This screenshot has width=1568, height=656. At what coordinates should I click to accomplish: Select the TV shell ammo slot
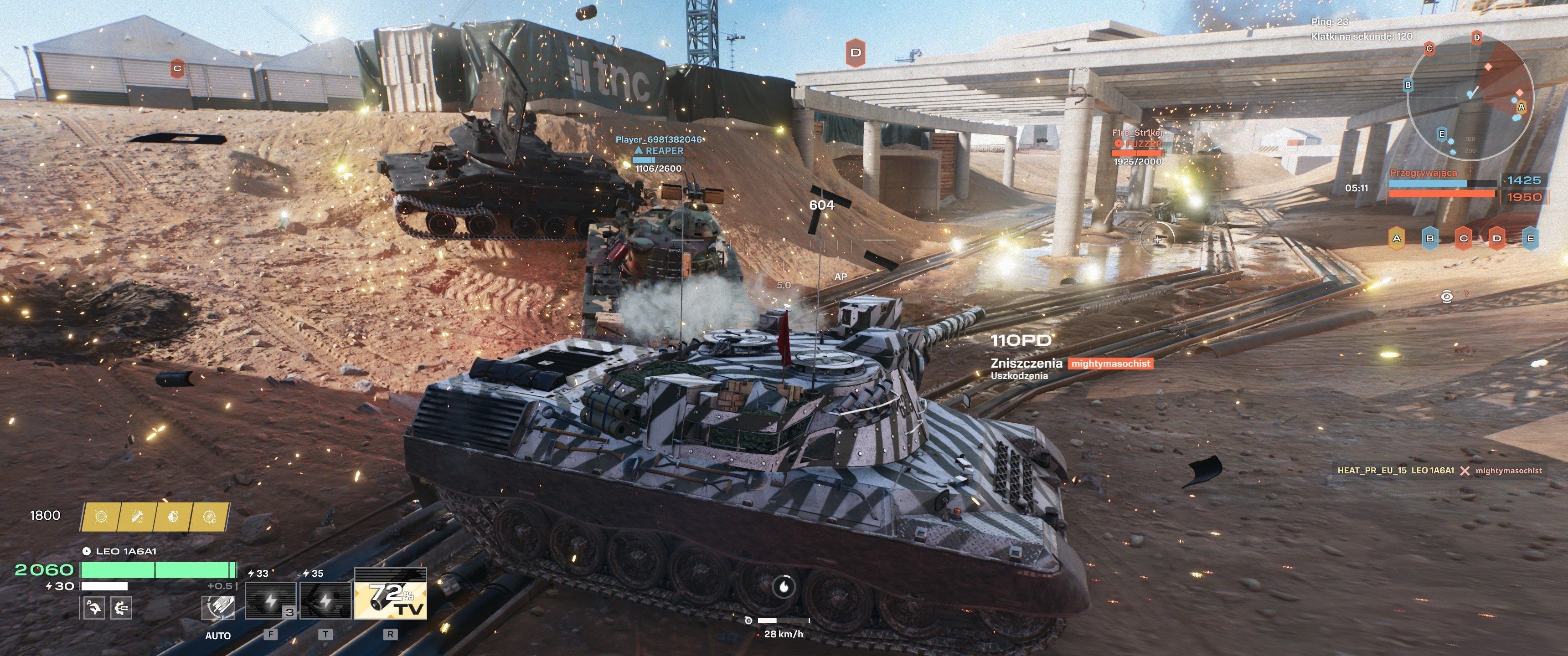(x=390, y=594)
